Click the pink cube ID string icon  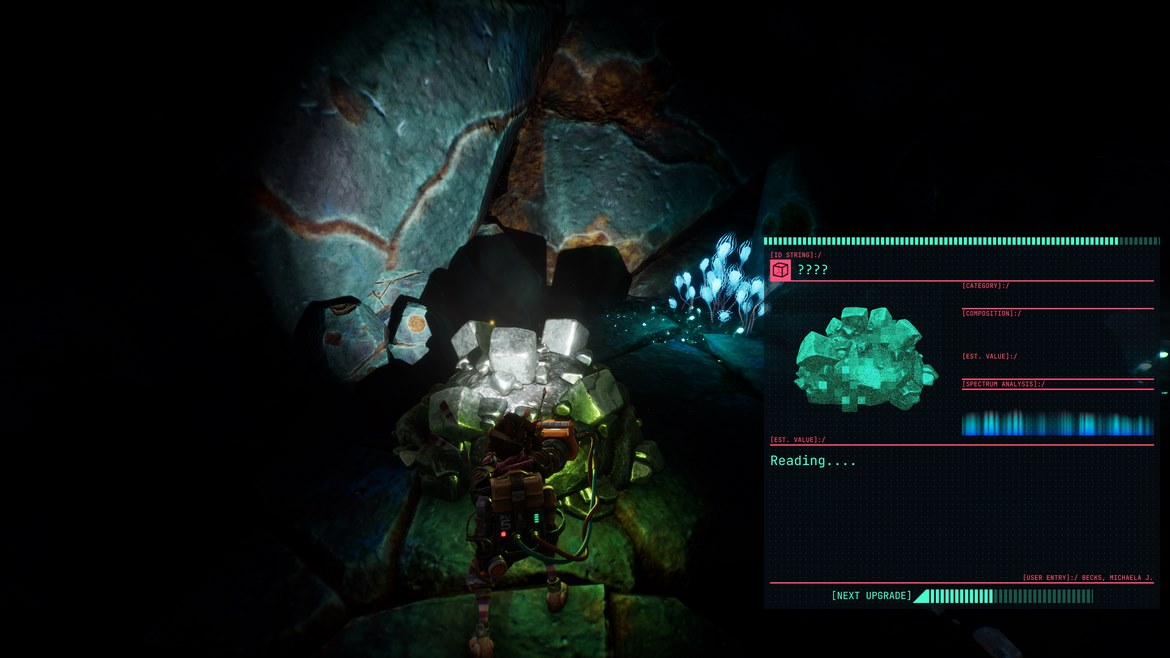[x=780, y=270]
